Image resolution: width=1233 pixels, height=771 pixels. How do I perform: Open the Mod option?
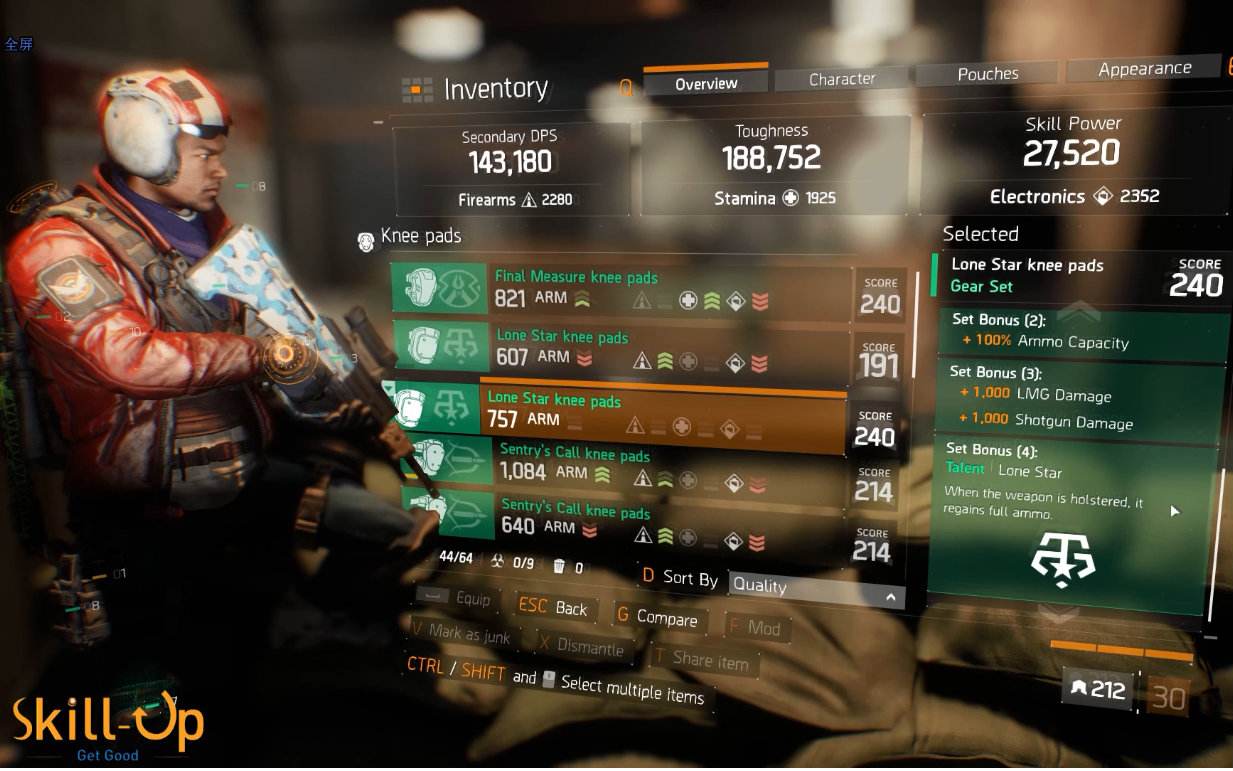tap(756, 629)
